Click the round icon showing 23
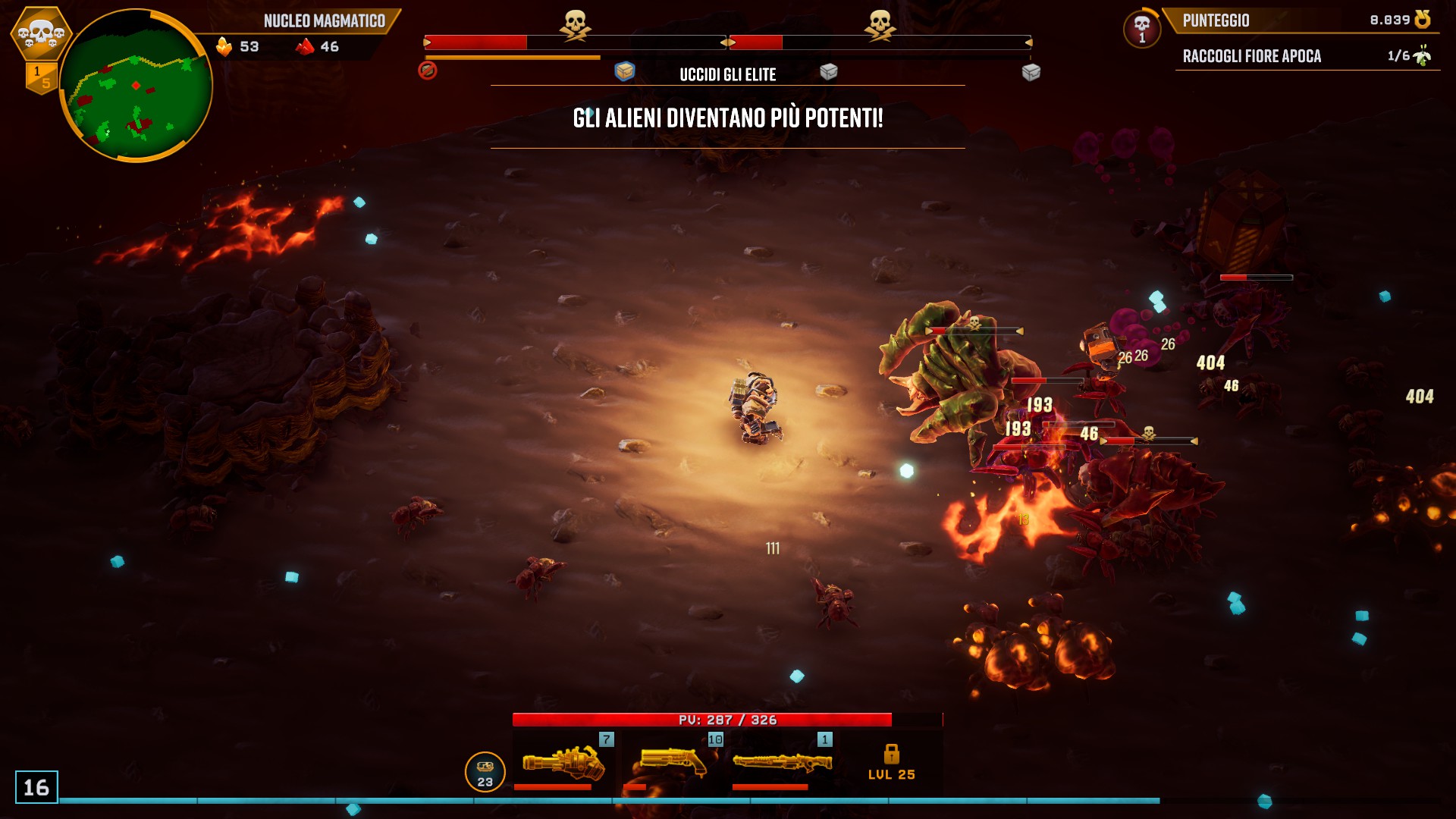 click(485, 772)
